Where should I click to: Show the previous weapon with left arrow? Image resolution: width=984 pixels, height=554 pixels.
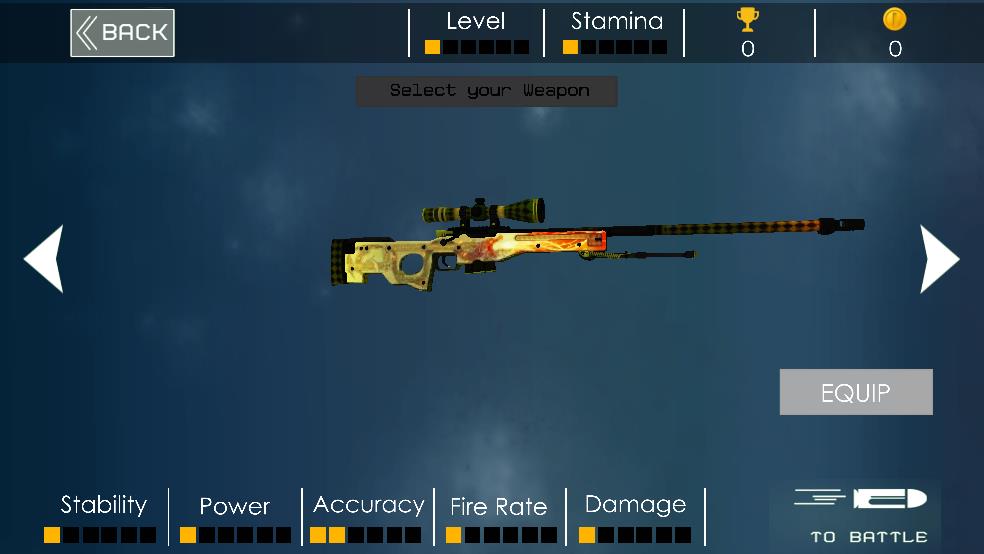tap(45, 259)
